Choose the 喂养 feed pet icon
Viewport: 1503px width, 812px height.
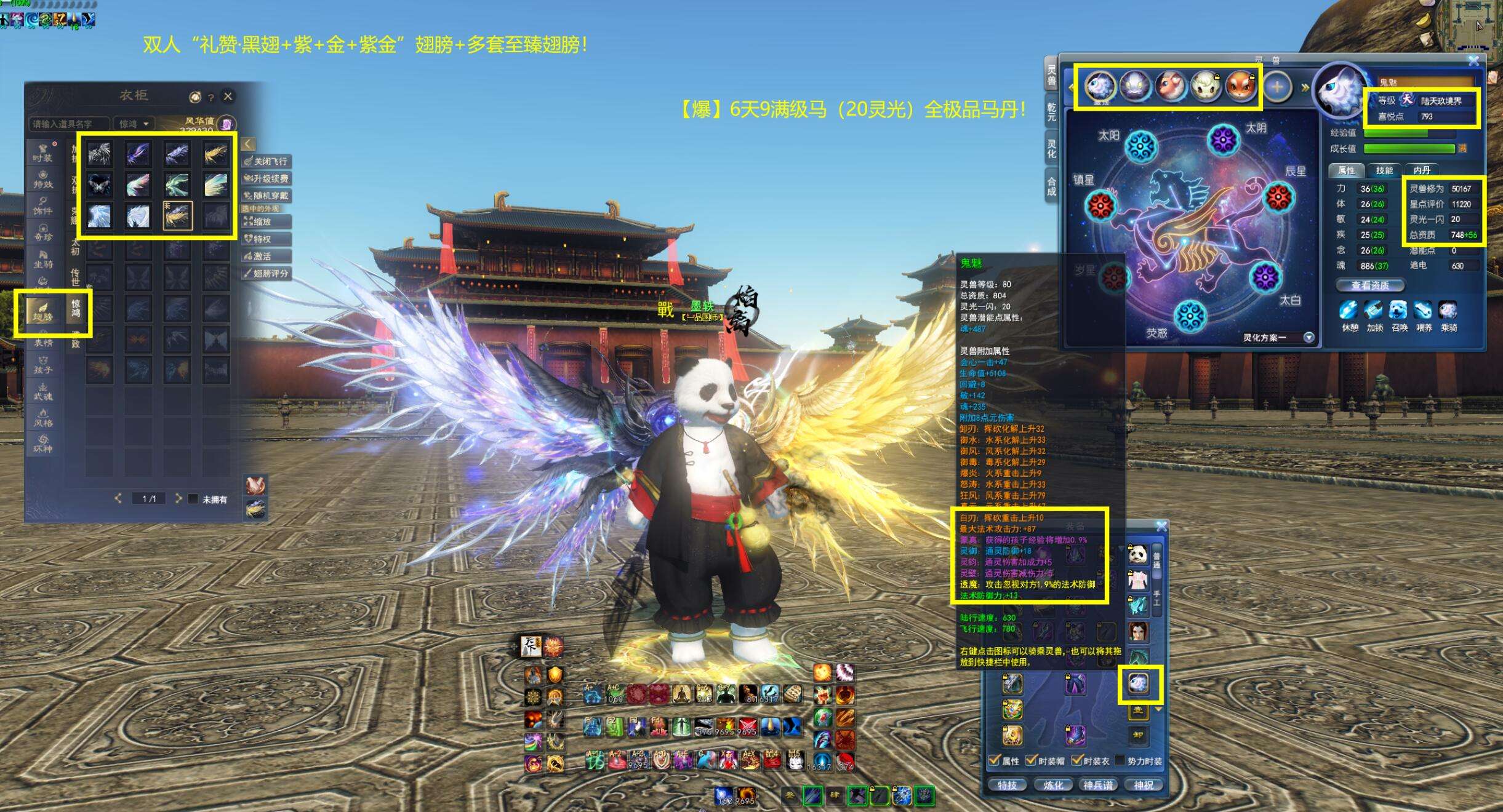(1424, 311)
